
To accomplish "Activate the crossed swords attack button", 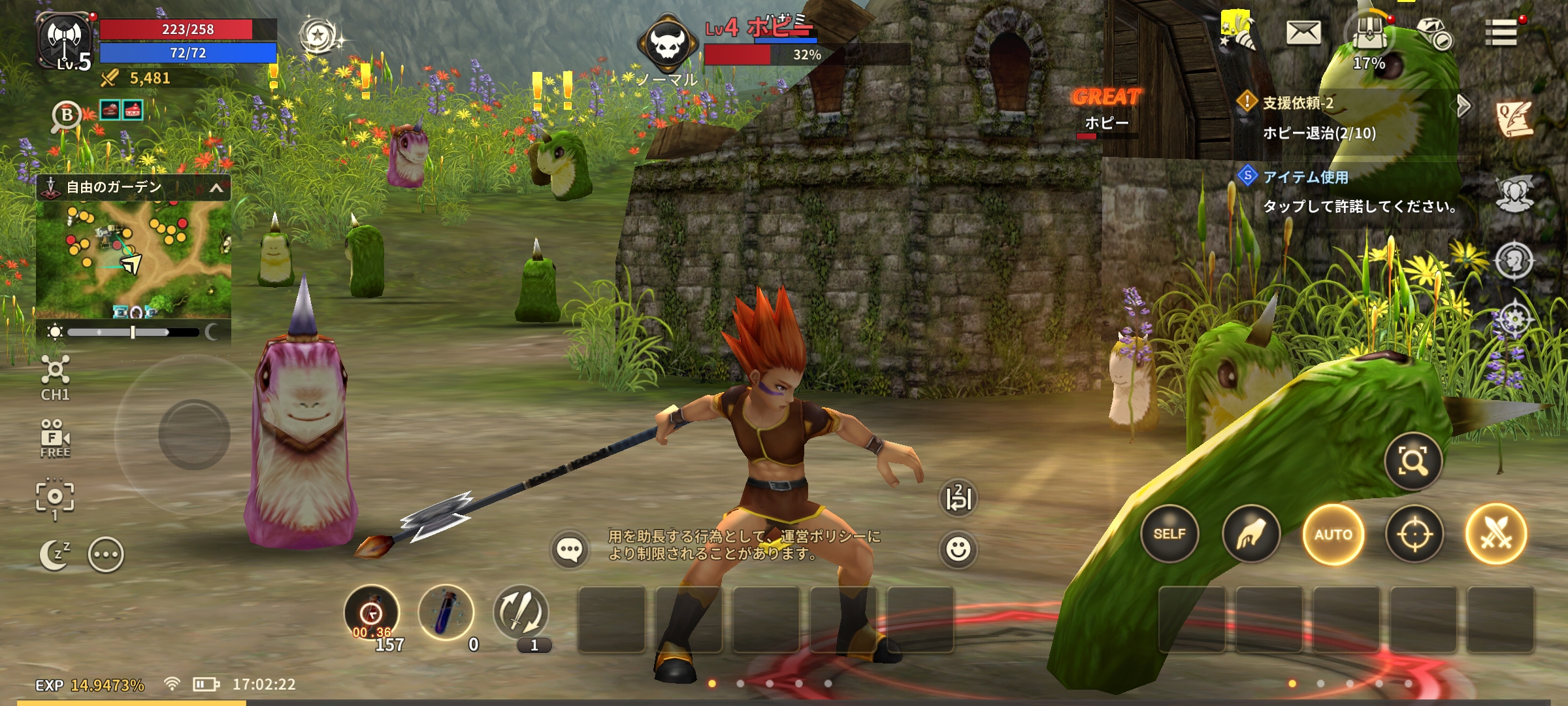I will (x=1495, y=534).
